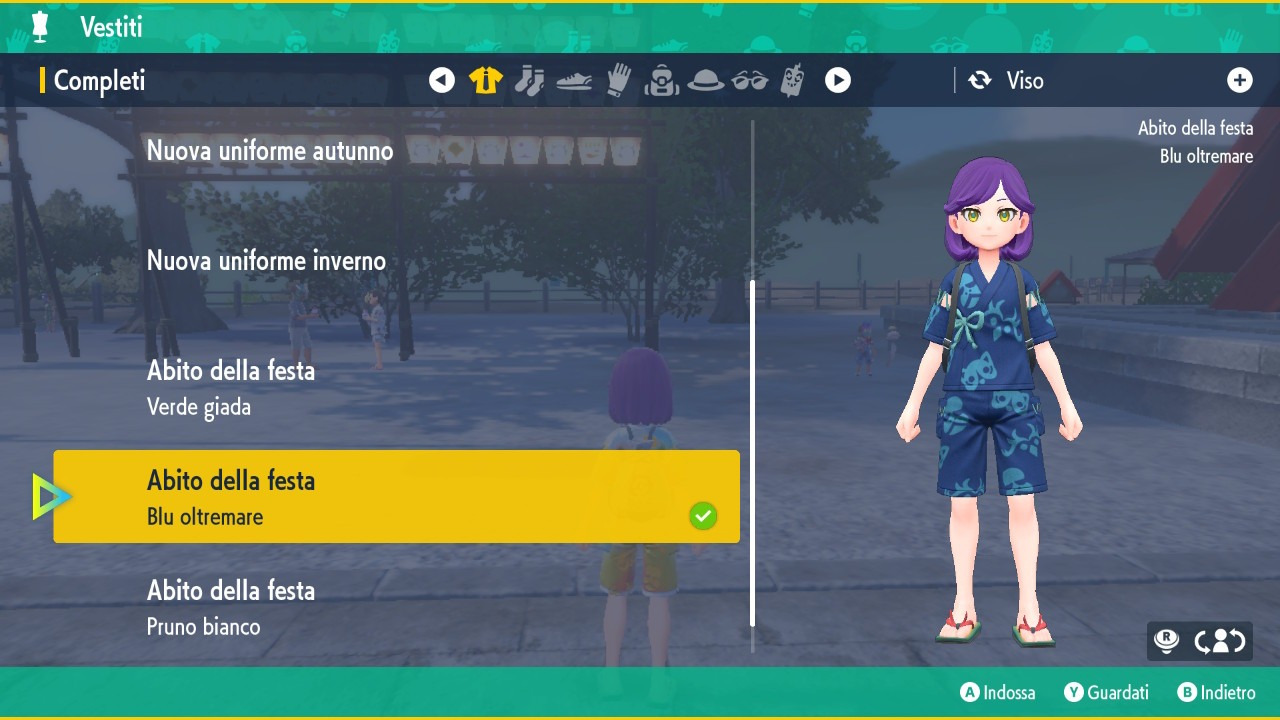The height and width of the screenshot is (720, 1280).
Task: Switch to the shoes category
Action: pos(574,81)
